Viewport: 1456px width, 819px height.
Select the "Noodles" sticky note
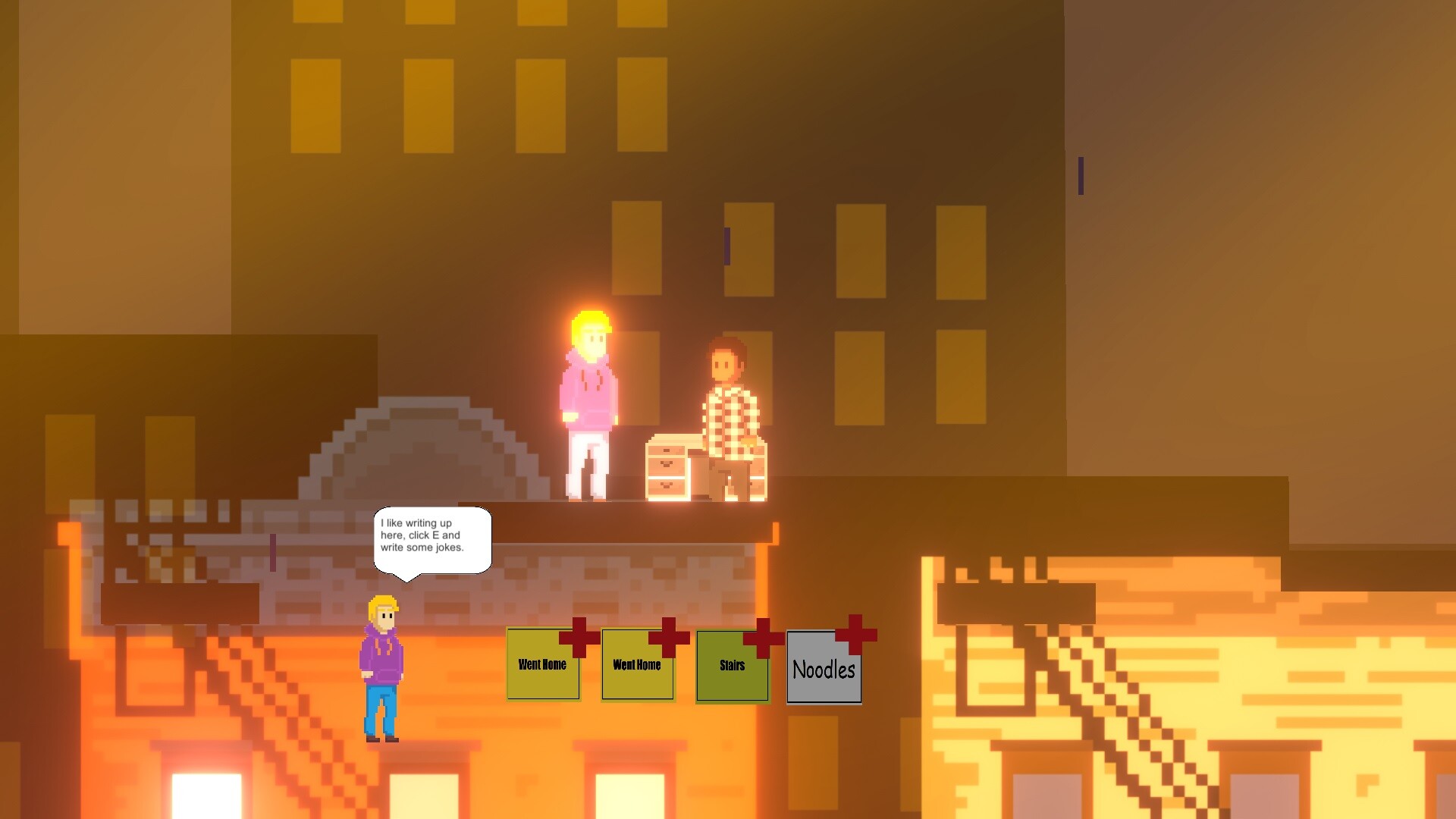pos(824,670)
